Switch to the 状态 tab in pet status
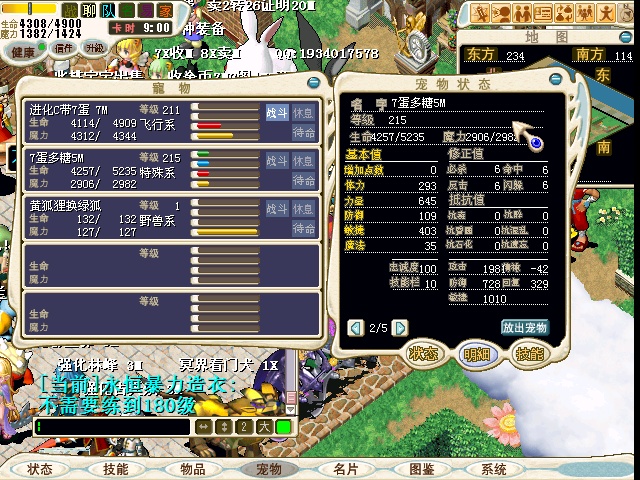Viewport: 640px width, 480px height. (424, 354)
